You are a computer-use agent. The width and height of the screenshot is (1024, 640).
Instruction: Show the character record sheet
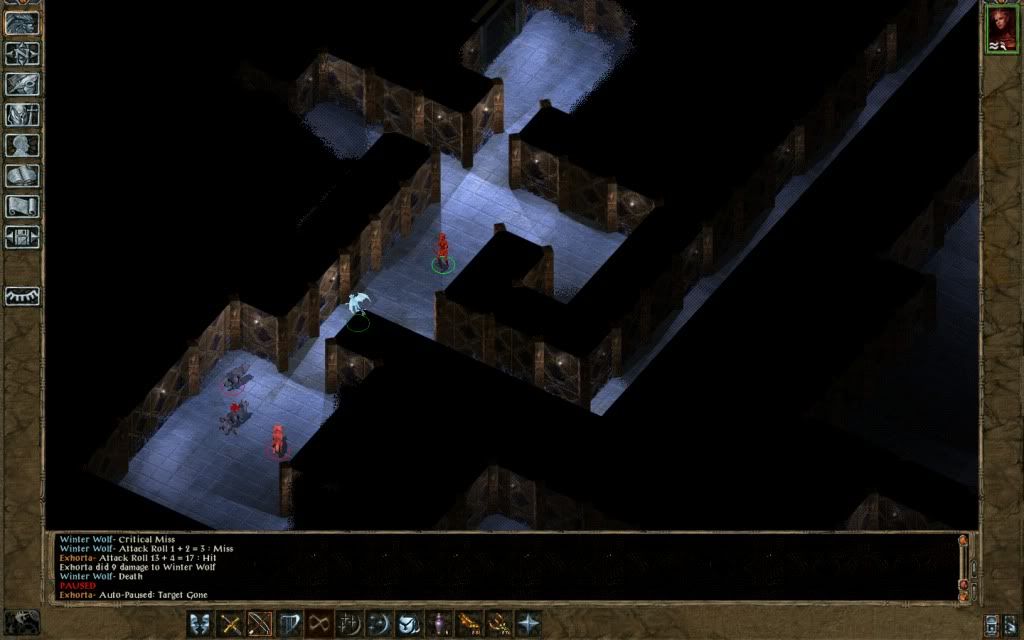[x=22, y=145]
